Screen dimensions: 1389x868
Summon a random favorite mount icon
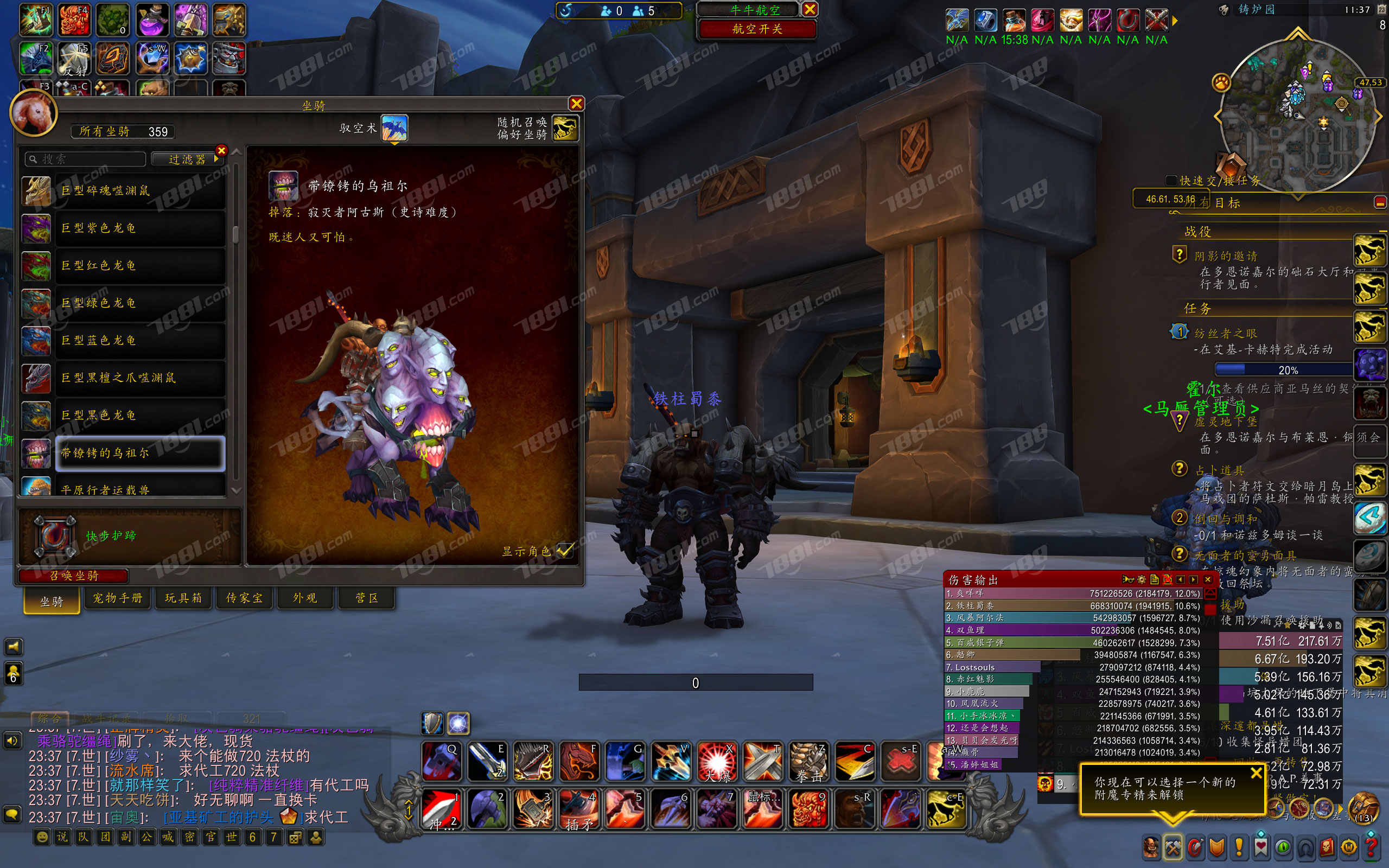coord(565,128)
